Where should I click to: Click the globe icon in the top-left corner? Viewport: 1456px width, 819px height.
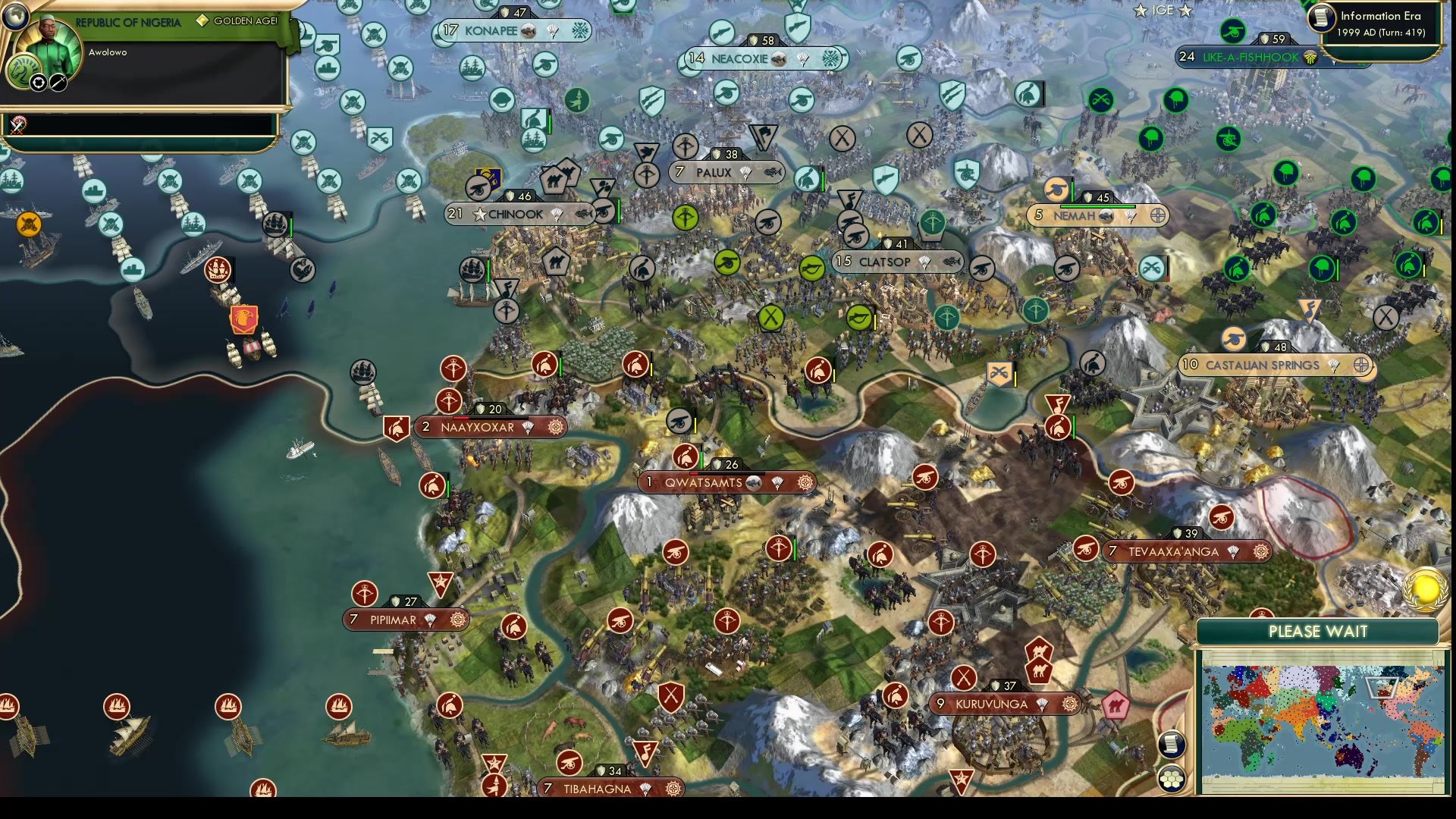[17, 17]
